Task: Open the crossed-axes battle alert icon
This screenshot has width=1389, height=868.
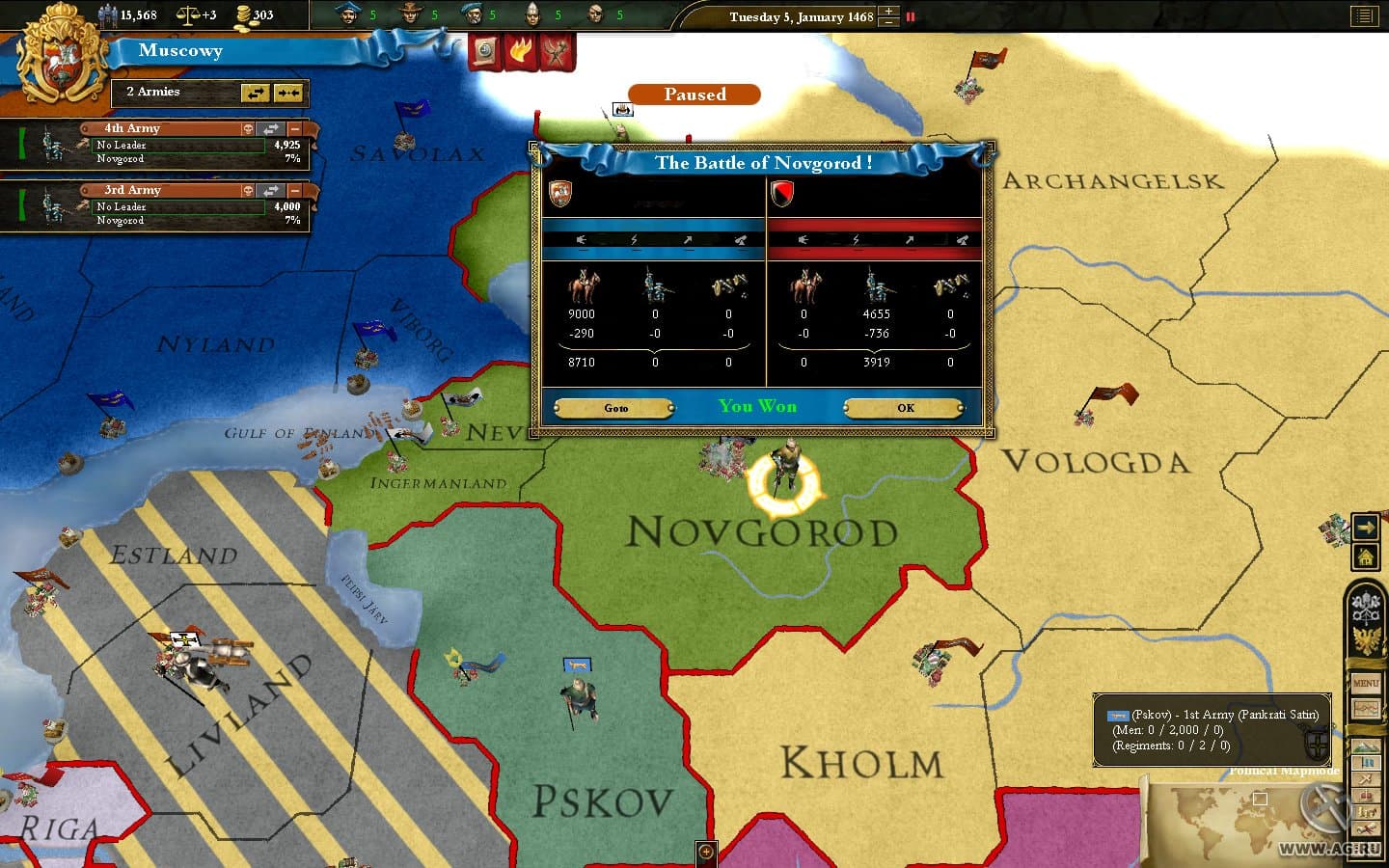Action: [556, 52]
